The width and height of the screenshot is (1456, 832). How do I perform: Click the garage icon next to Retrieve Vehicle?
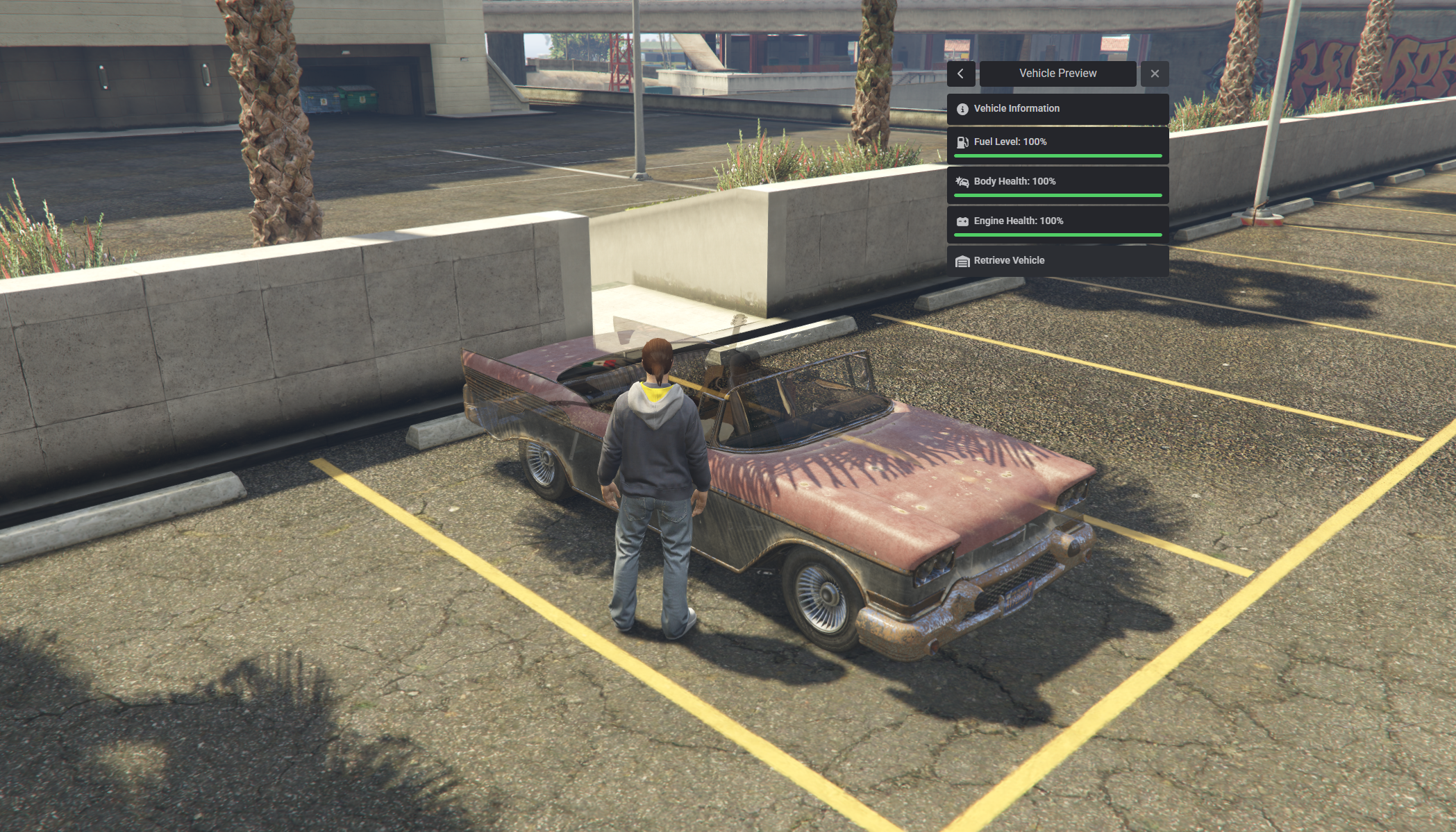point(962,260)
